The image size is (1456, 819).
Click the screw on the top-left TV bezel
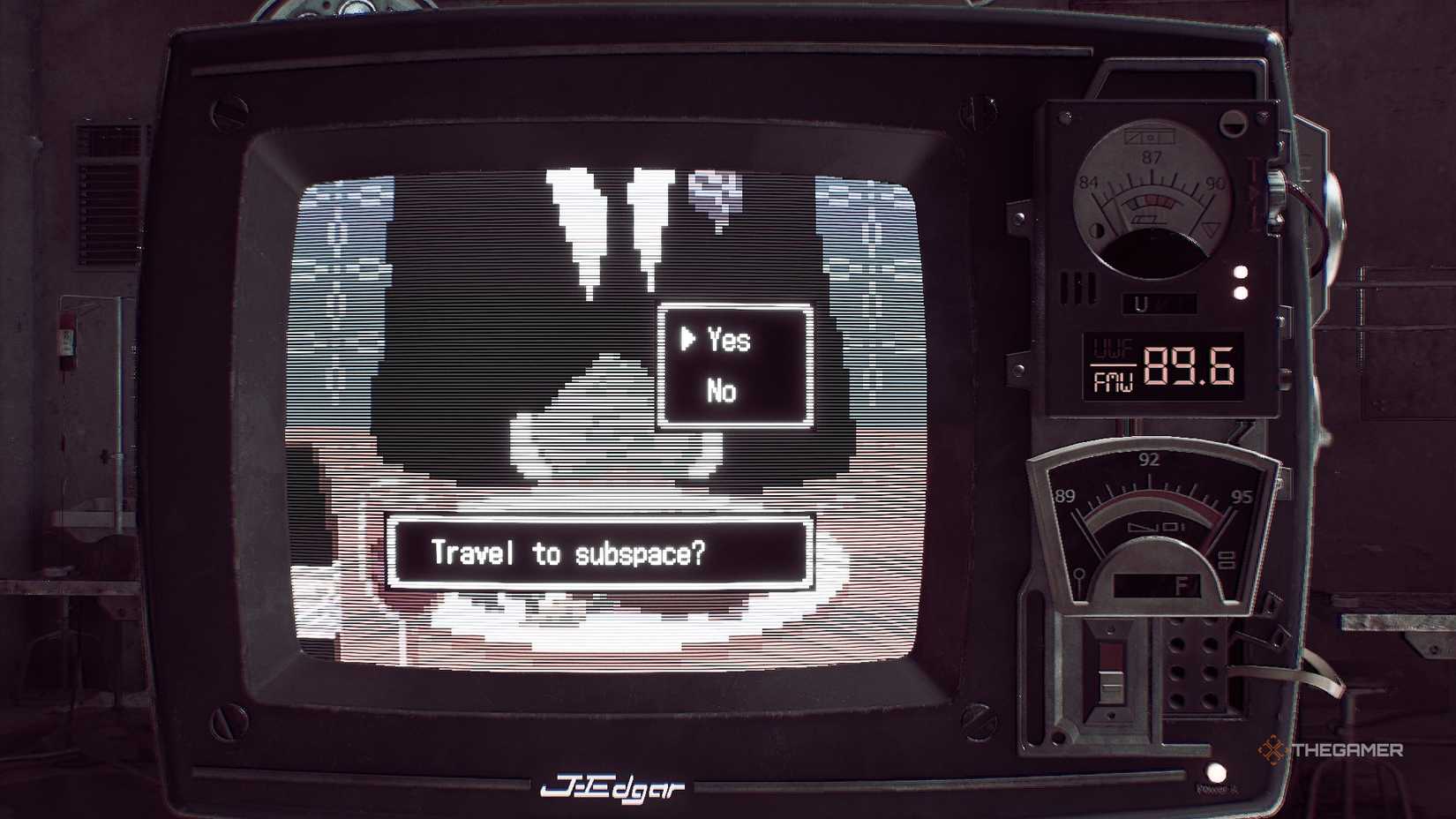[229, 110]
